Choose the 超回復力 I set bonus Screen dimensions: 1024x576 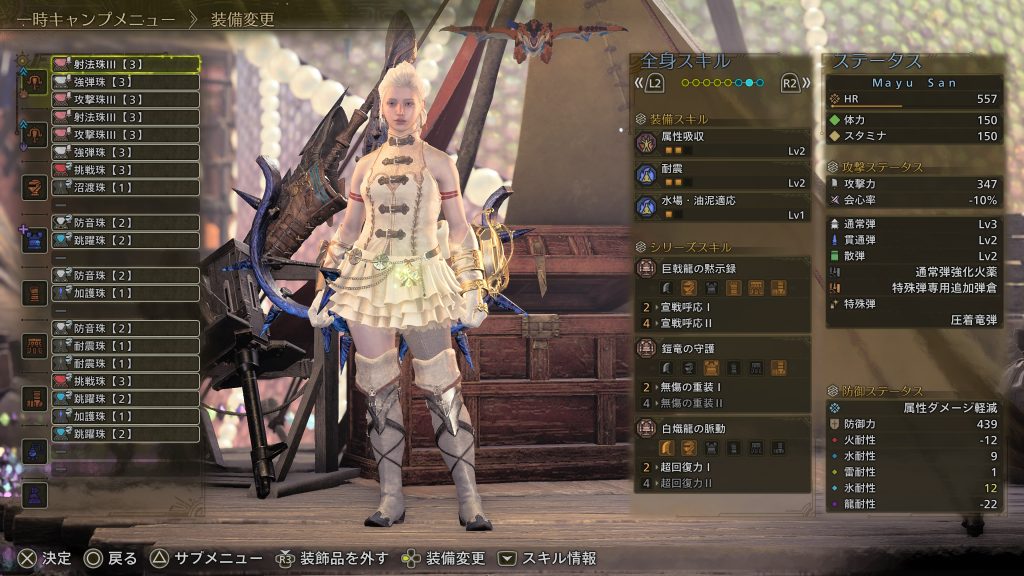pos(722,467)
